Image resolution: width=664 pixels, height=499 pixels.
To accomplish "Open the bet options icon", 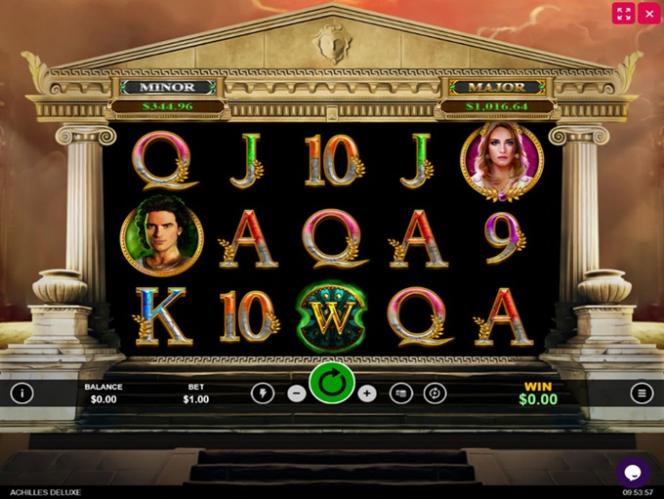I will 400,393.
